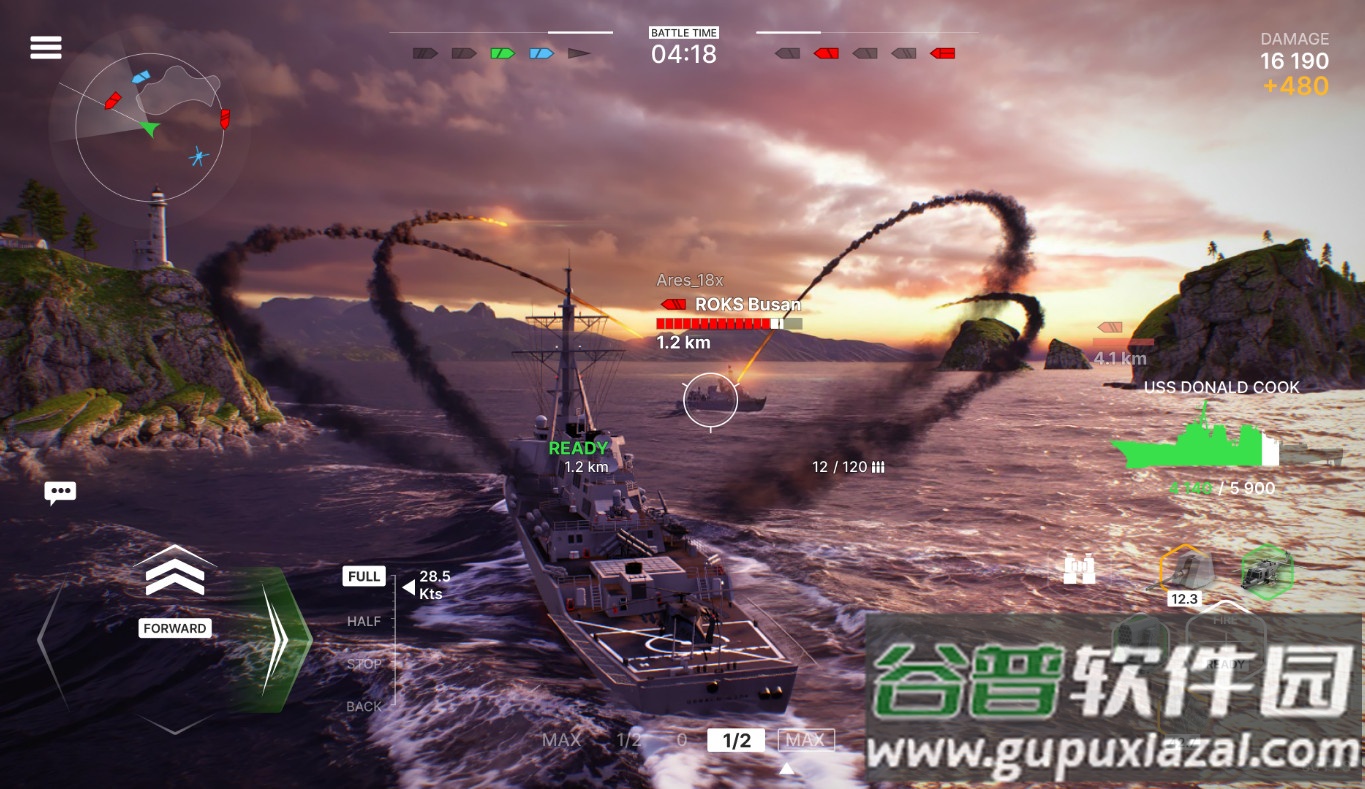This screenshot has height=789, width=1365.
Task: Activate the binoculars zoom view
Action: 1079,568
